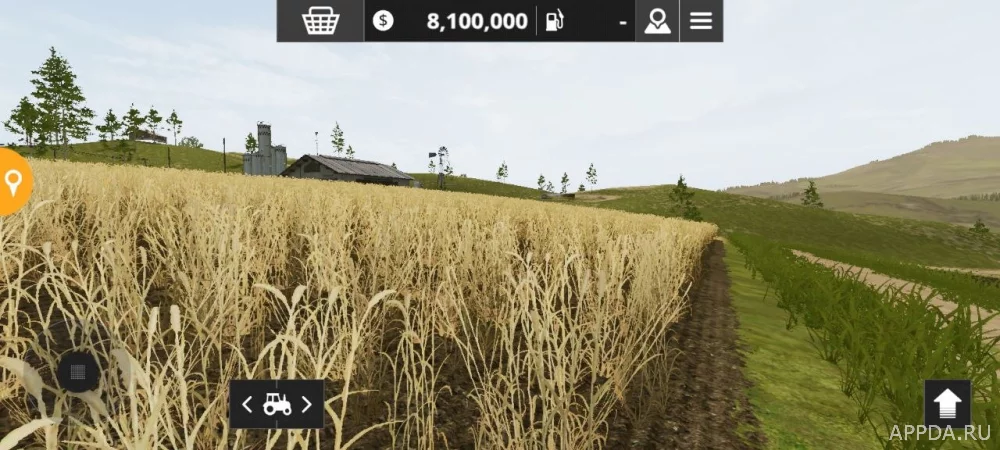Switch to the previous vehicle
This screenshot has height=450, width=1000.
[247, 404]
